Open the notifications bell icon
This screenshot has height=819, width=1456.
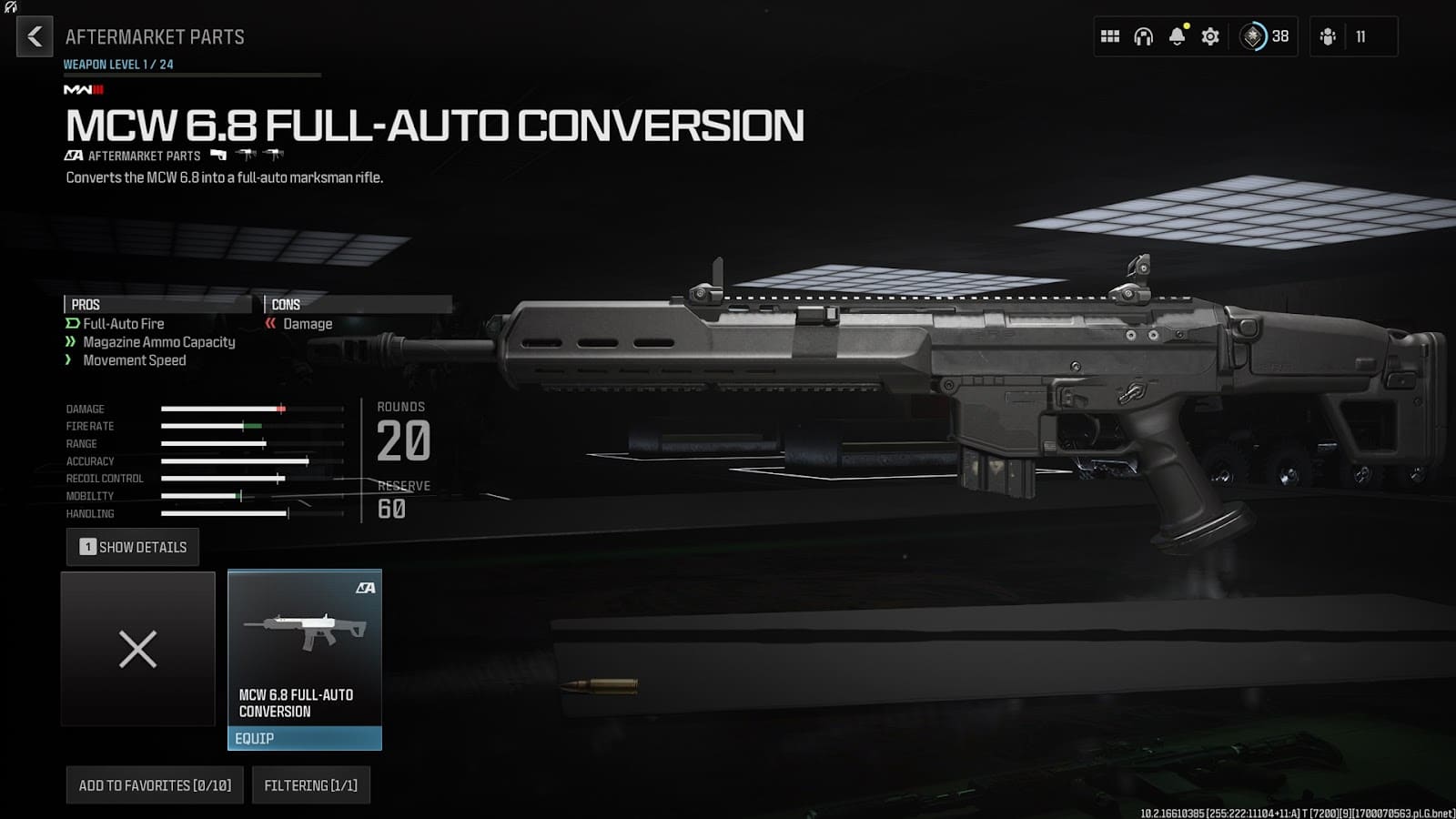click(1178, 36)
